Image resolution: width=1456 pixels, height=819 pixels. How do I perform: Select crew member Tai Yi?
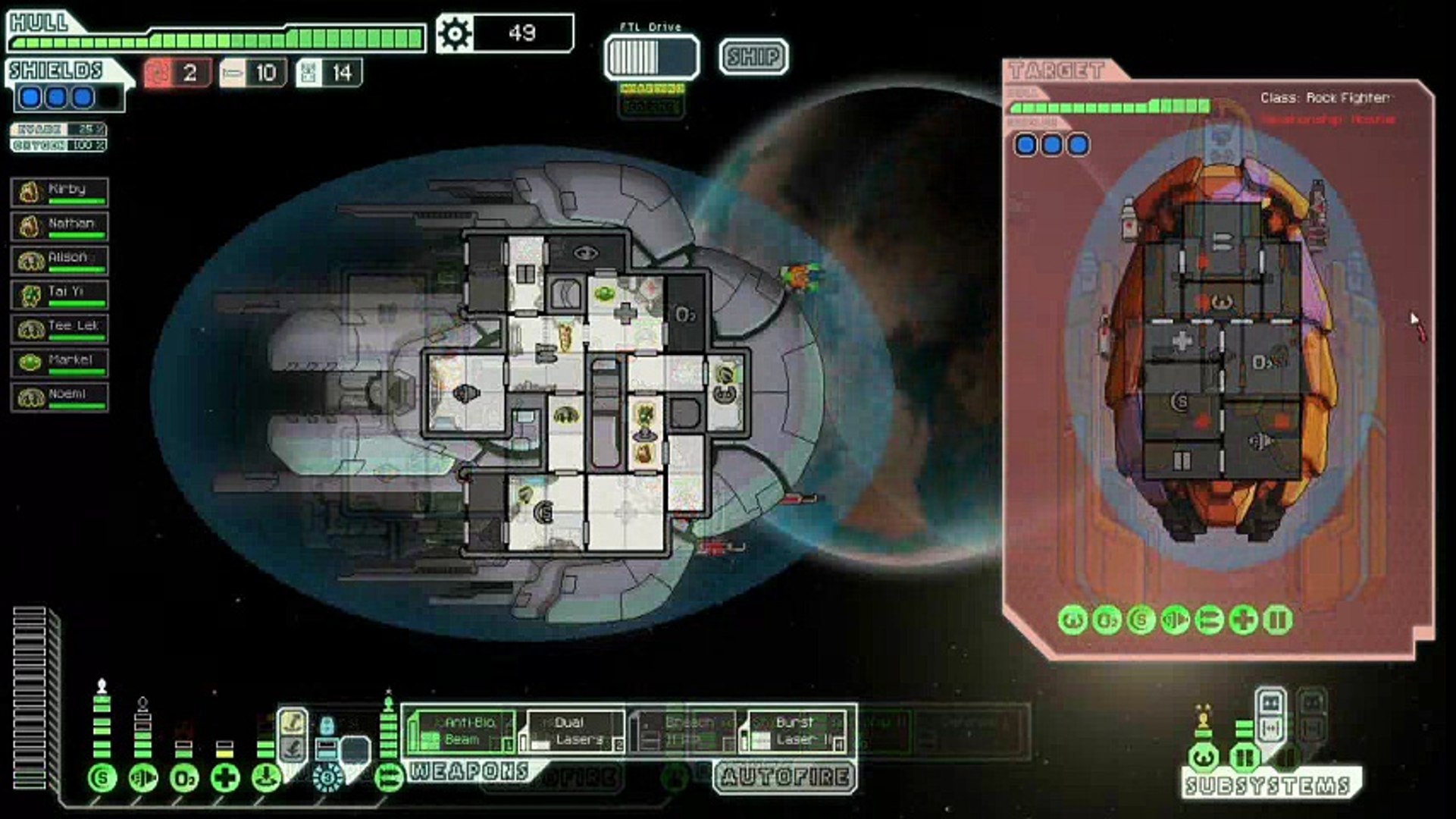click(60, 295)
